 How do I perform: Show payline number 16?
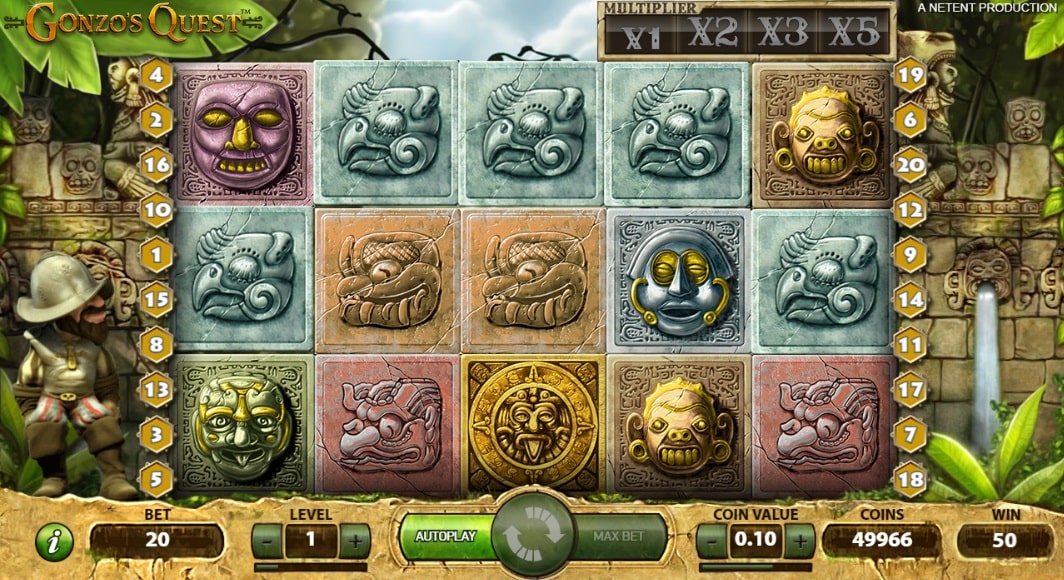pos(156,164)
